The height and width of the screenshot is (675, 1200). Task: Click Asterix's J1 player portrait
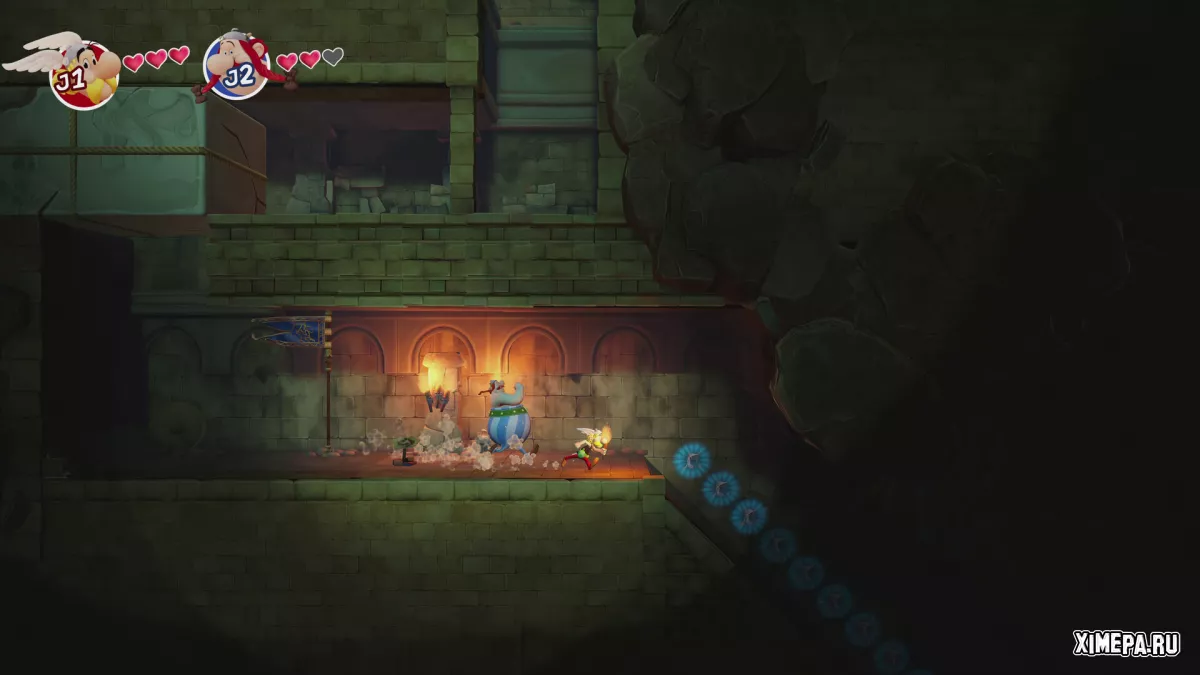click(x=83, y=74)
